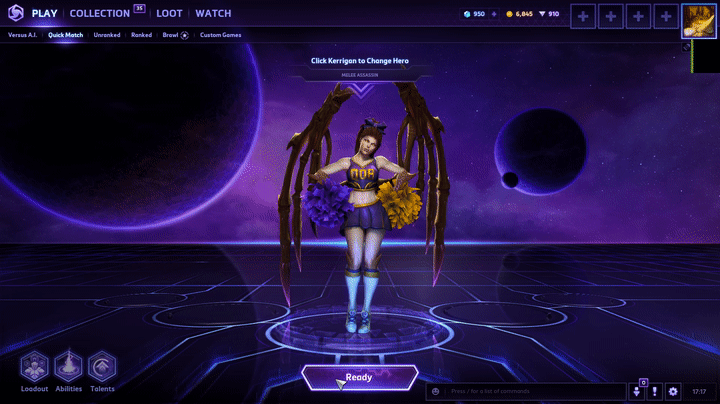Switch to Custom Games
This screenshot has height=404, width=720.
(220, 35)
